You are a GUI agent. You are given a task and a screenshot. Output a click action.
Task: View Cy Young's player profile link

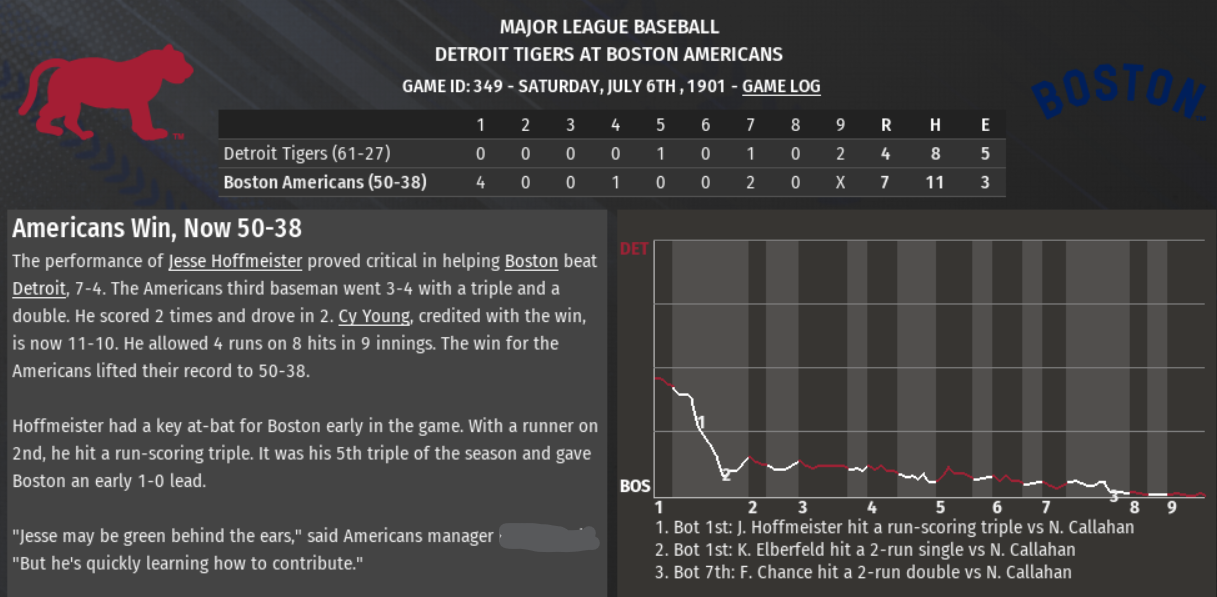pyautogui.click(x=374, y=316)
